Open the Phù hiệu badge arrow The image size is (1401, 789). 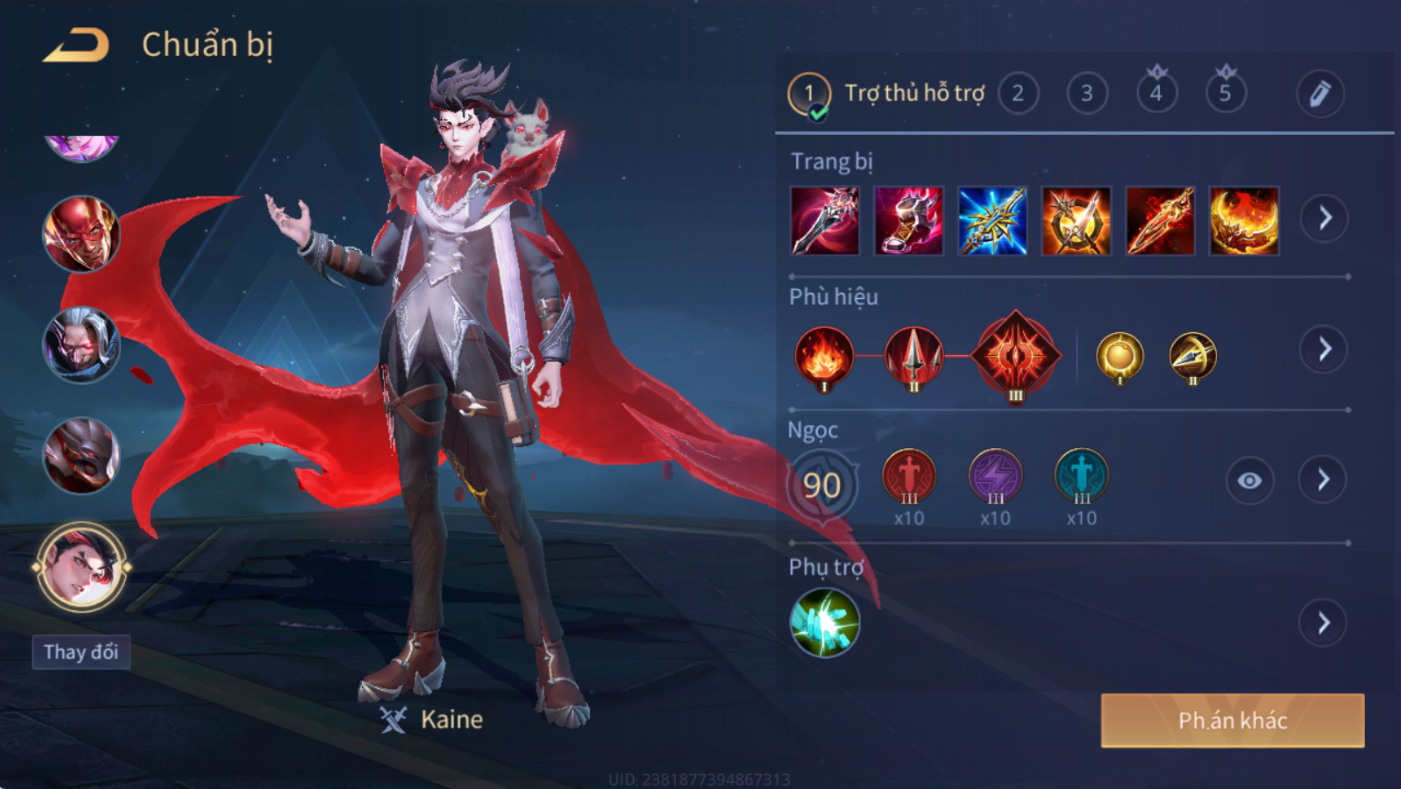coord(1324,349)
